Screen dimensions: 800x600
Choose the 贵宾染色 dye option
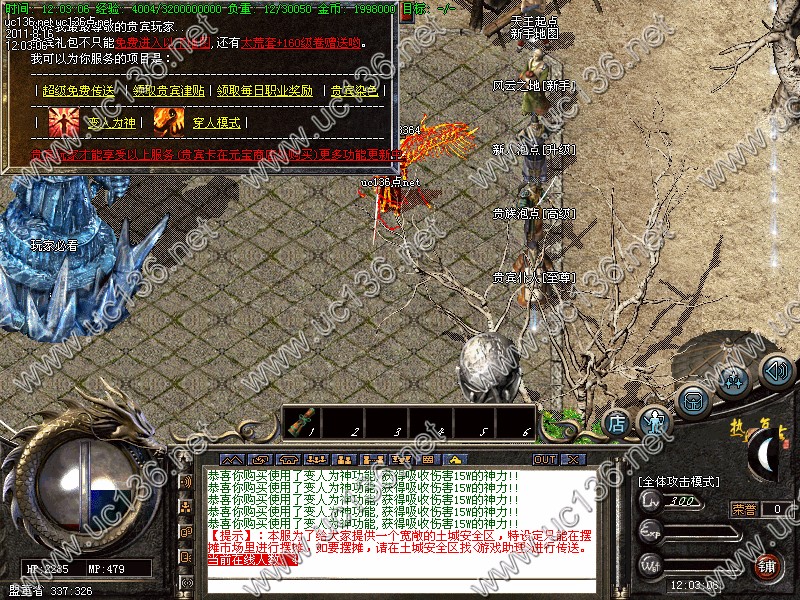pyautogui.click(x=355, y=90)
